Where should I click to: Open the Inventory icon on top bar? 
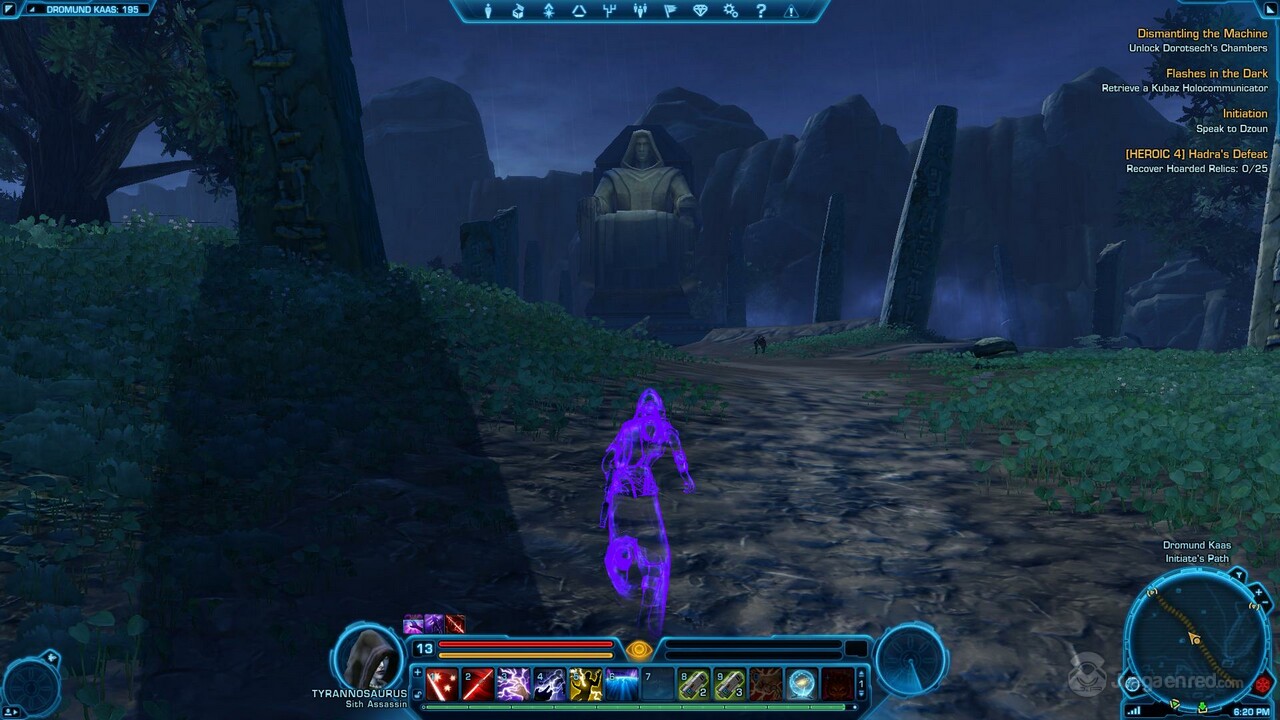(x=518, y=11)
